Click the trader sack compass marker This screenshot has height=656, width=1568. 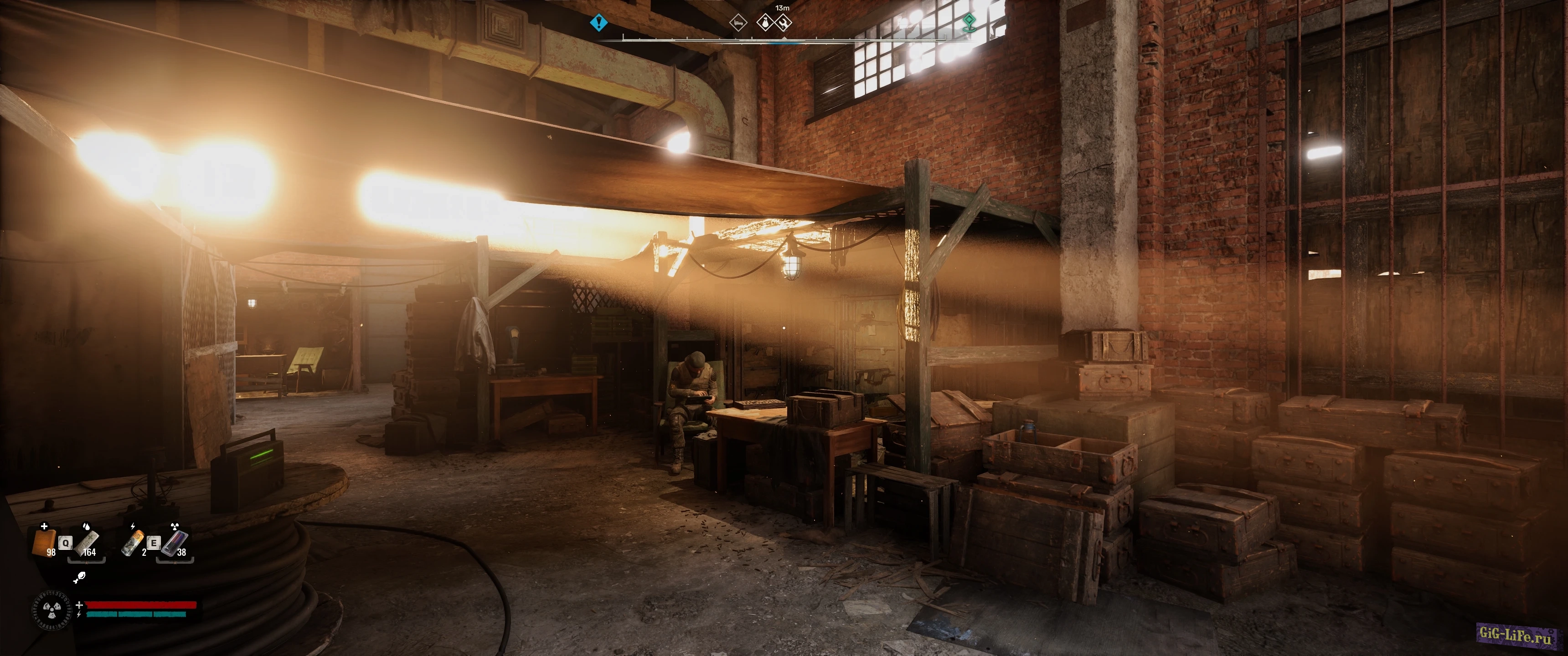[x=764, y=23]
